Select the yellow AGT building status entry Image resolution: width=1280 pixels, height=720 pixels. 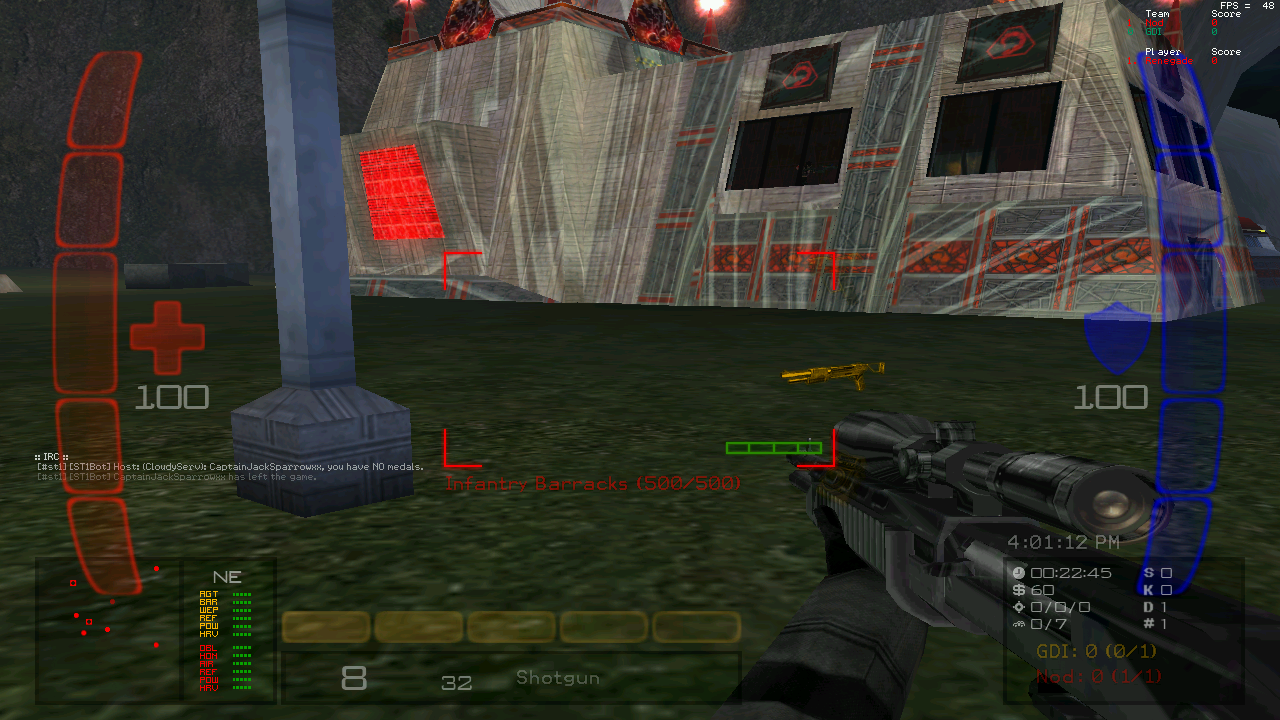point(209,594)
